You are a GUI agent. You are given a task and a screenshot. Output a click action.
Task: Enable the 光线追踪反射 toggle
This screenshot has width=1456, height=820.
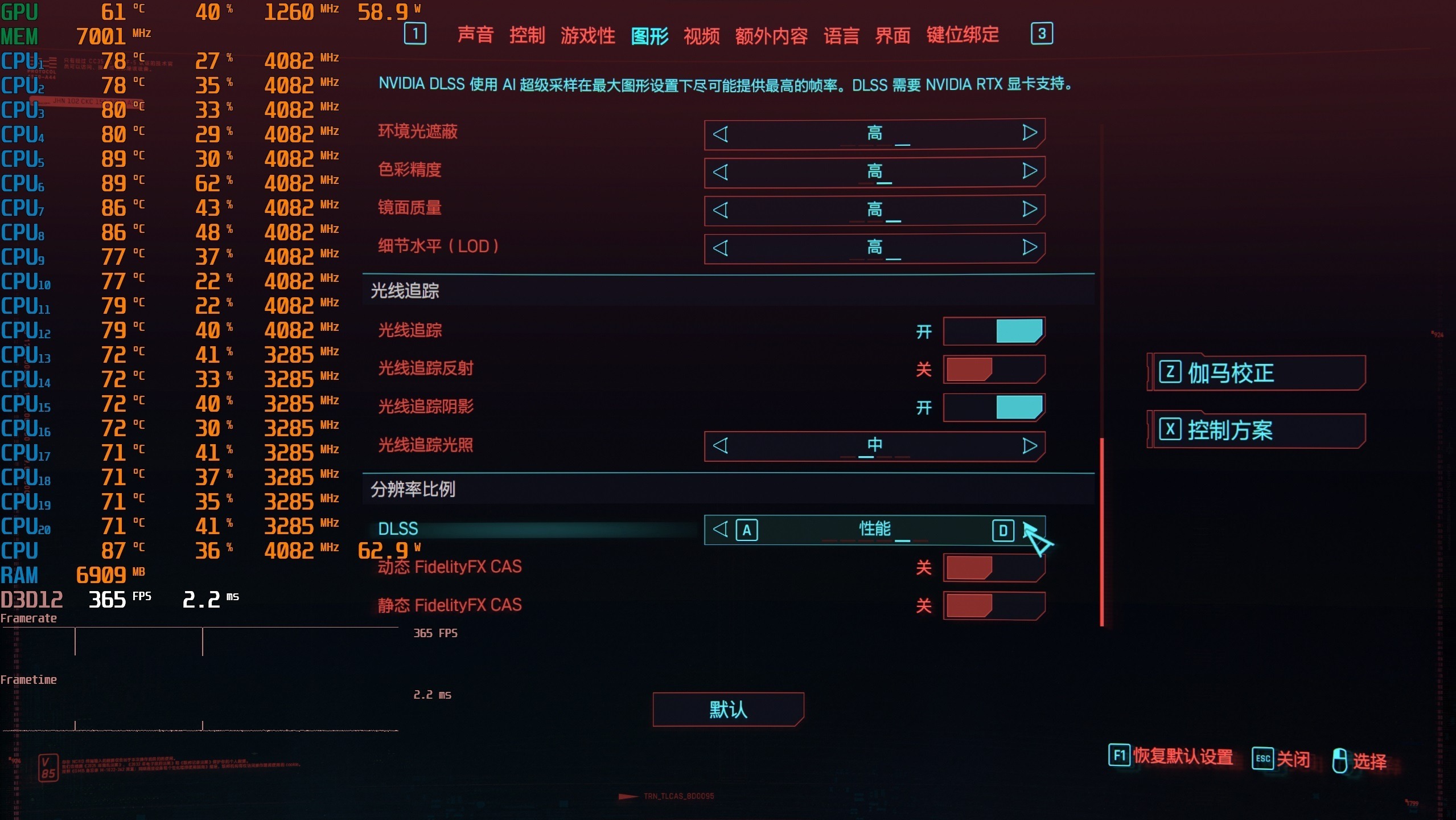(x=994, y=369)
